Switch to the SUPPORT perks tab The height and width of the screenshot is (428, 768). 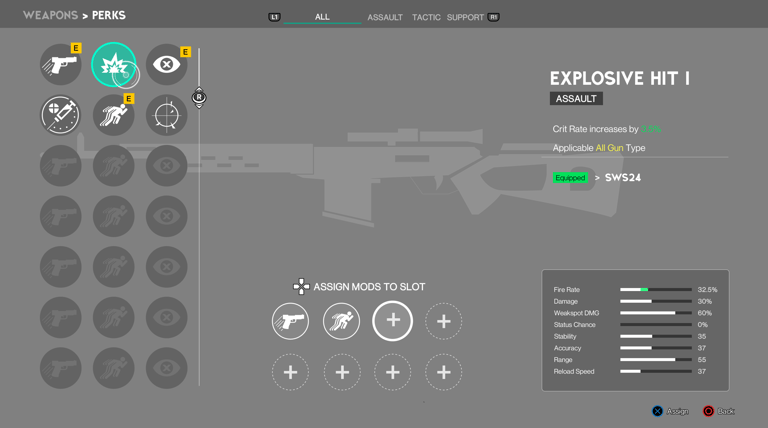465,17
